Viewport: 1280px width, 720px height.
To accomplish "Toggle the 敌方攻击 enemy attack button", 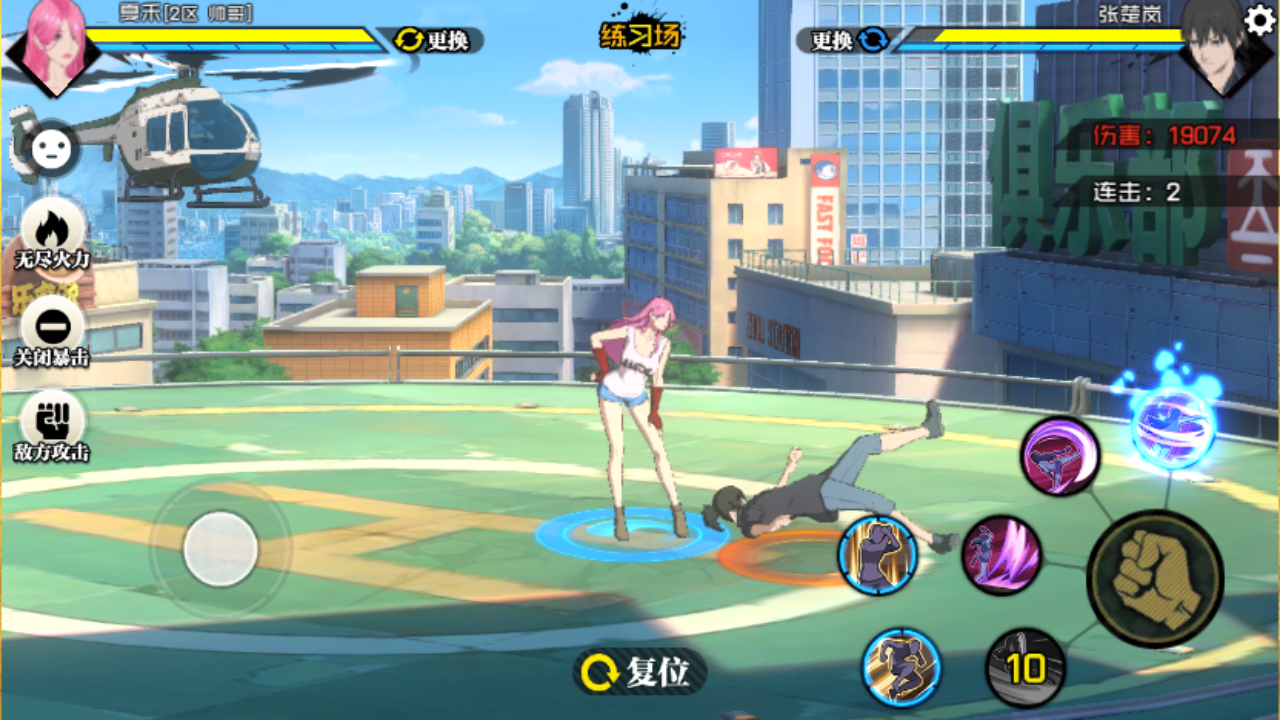I will click(52, 426).
